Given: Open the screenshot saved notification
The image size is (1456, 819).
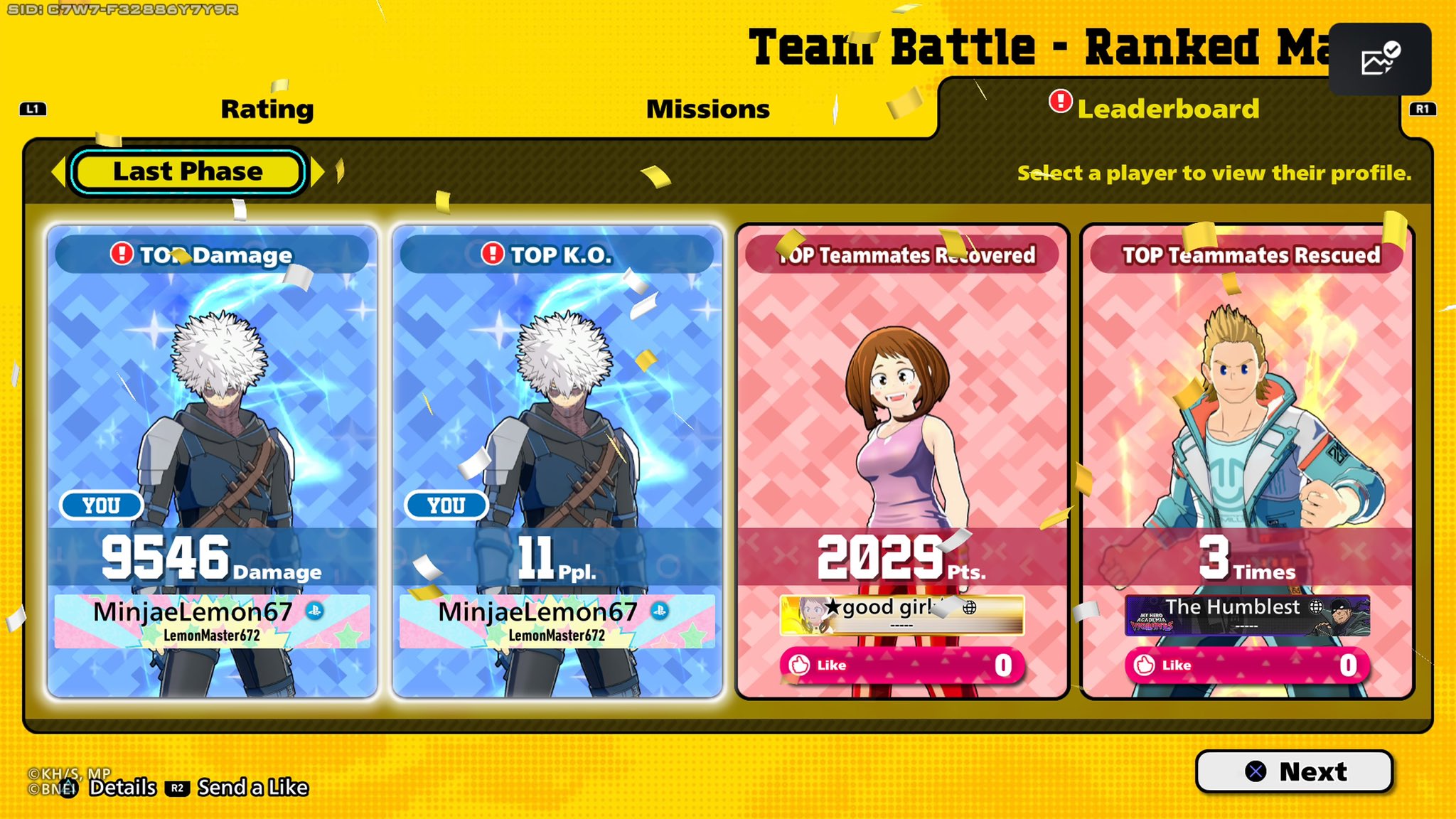Looking at the screenshot, I should pyautogui.click(x=1379, y=59).
